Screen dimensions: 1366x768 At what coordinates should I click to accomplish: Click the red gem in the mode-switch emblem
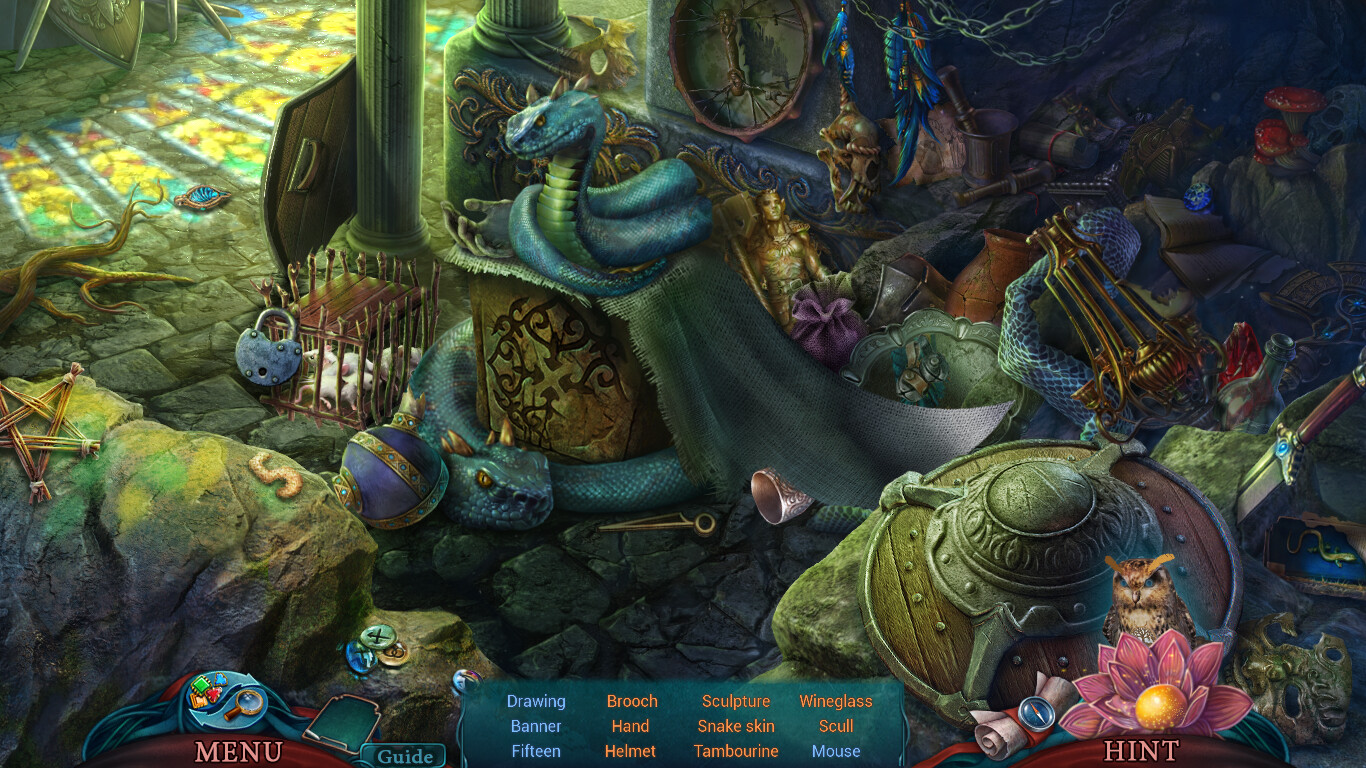214,694
